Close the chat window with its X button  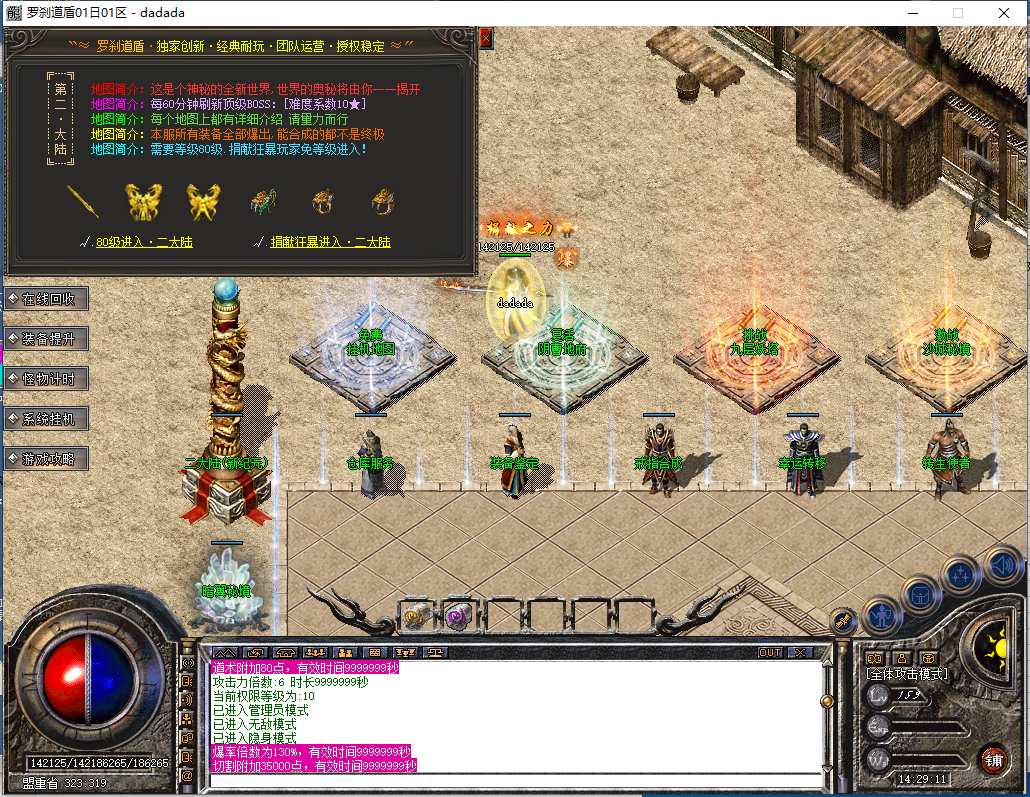click(800, 652)
